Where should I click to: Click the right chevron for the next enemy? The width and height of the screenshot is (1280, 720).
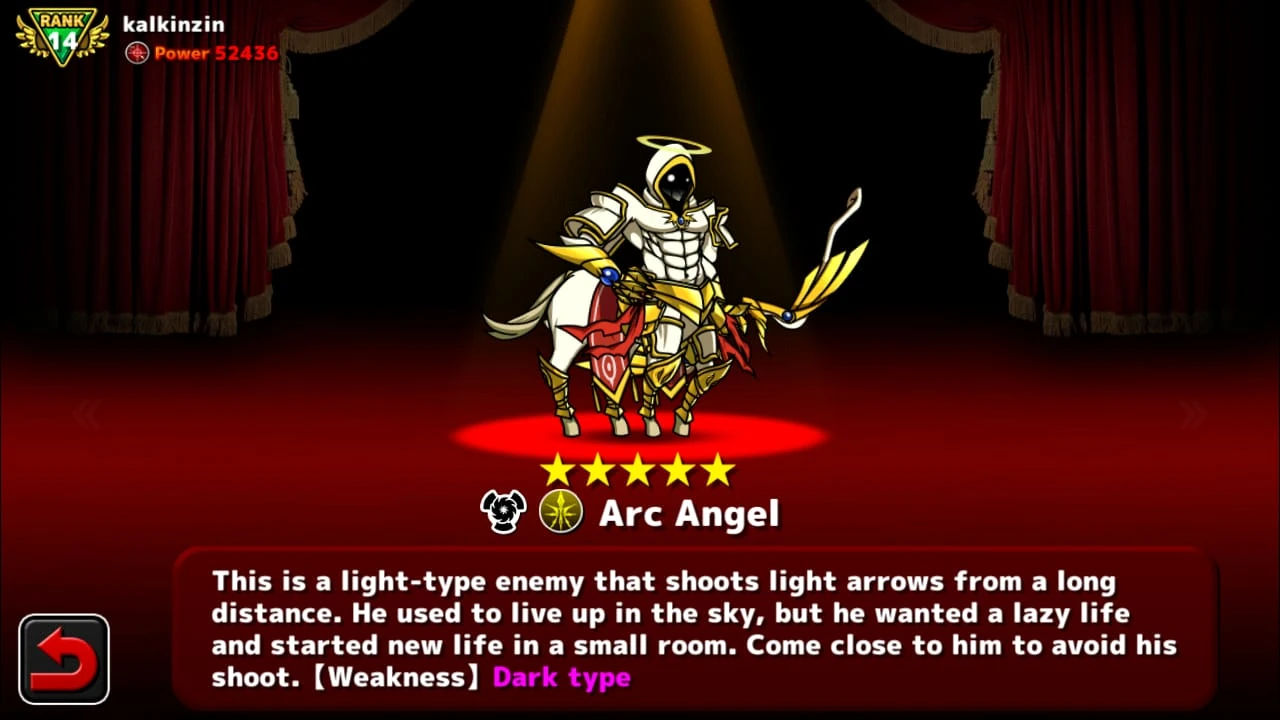click(x=1192, y=412)
